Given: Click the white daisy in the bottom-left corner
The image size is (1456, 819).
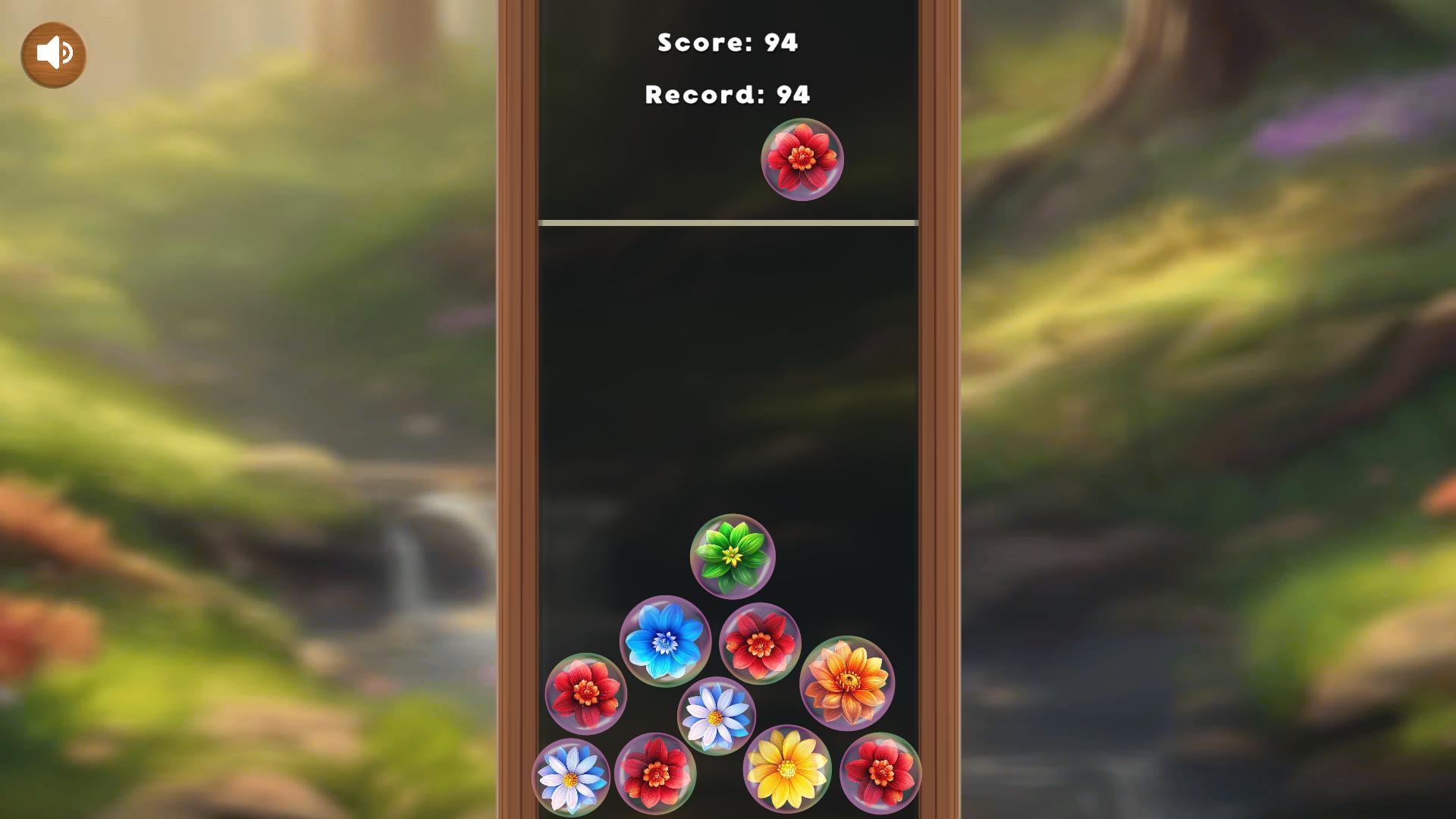Looking at the screenshot, I should pos(572,777).
